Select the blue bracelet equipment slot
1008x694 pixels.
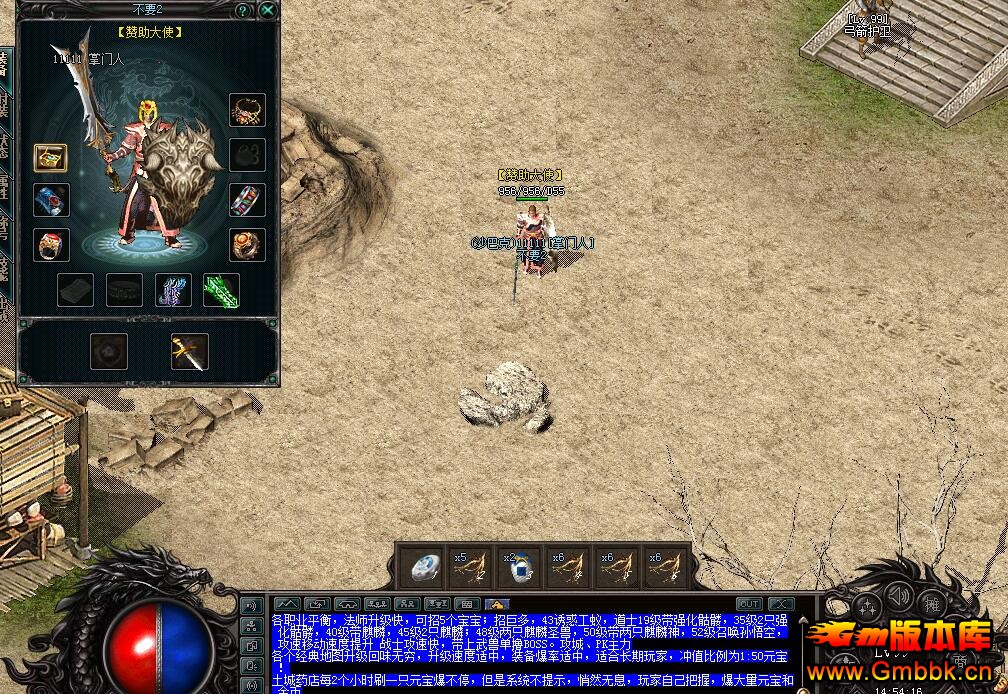coord(50,199)
